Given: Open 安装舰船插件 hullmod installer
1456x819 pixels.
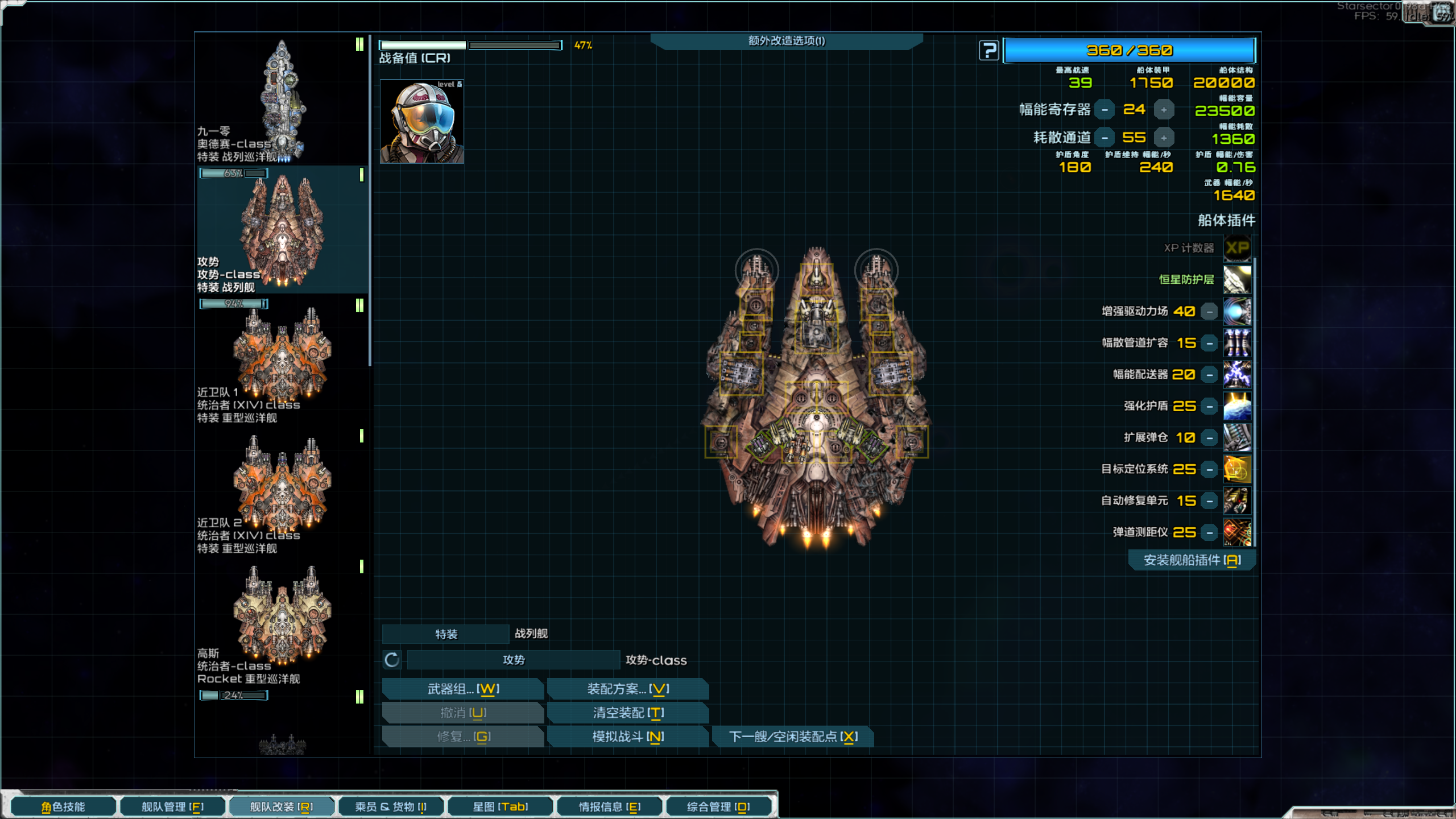Looking at the screenshot, I should point(1192,560).
